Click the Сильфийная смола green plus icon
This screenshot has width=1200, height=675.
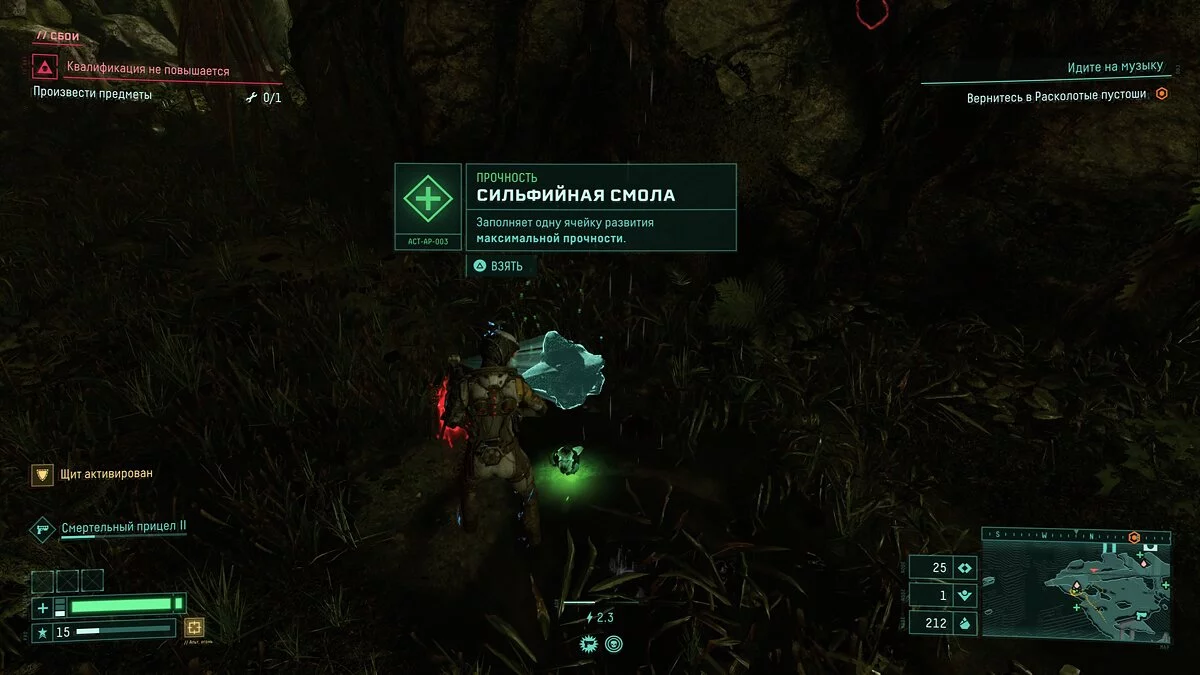(x=427, y=198)
